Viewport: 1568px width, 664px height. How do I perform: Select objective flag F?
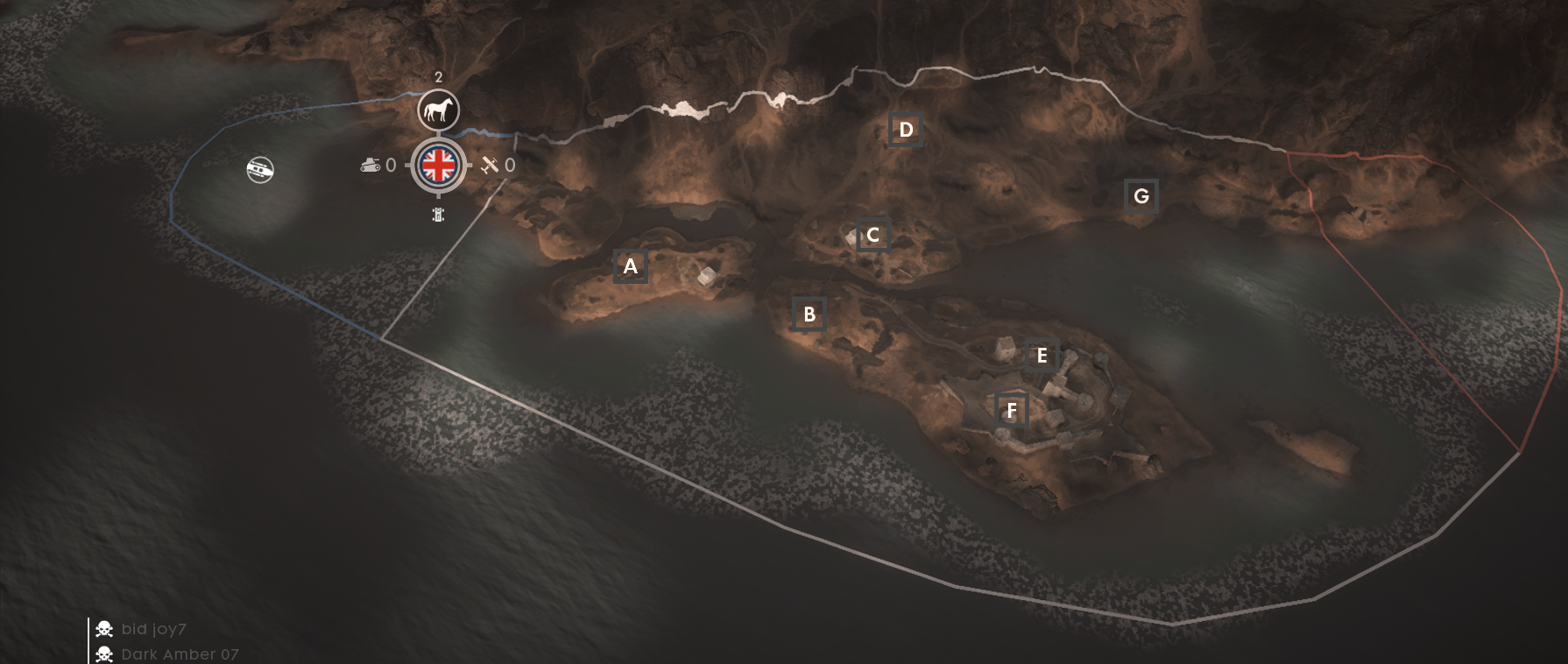point(1012,410)
